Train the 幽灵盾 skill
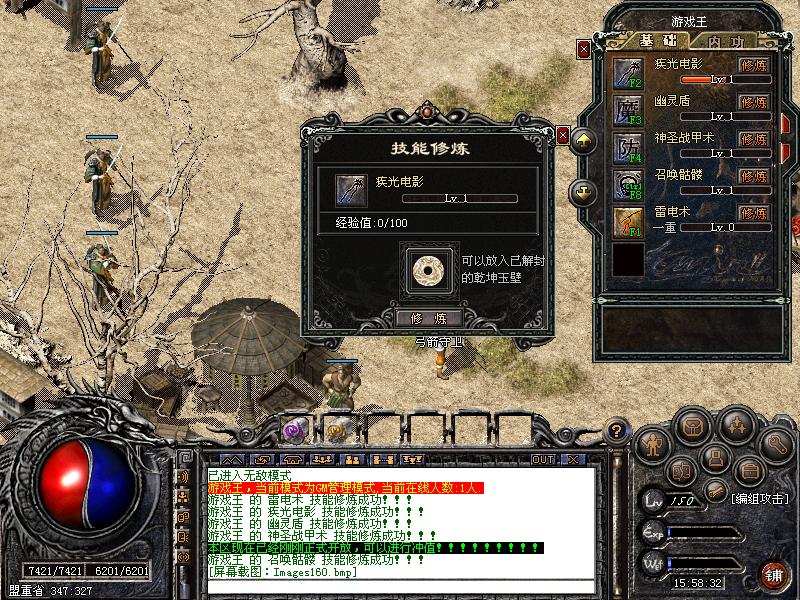This screenshot has width=800, height=600. [x=753, y=101]
